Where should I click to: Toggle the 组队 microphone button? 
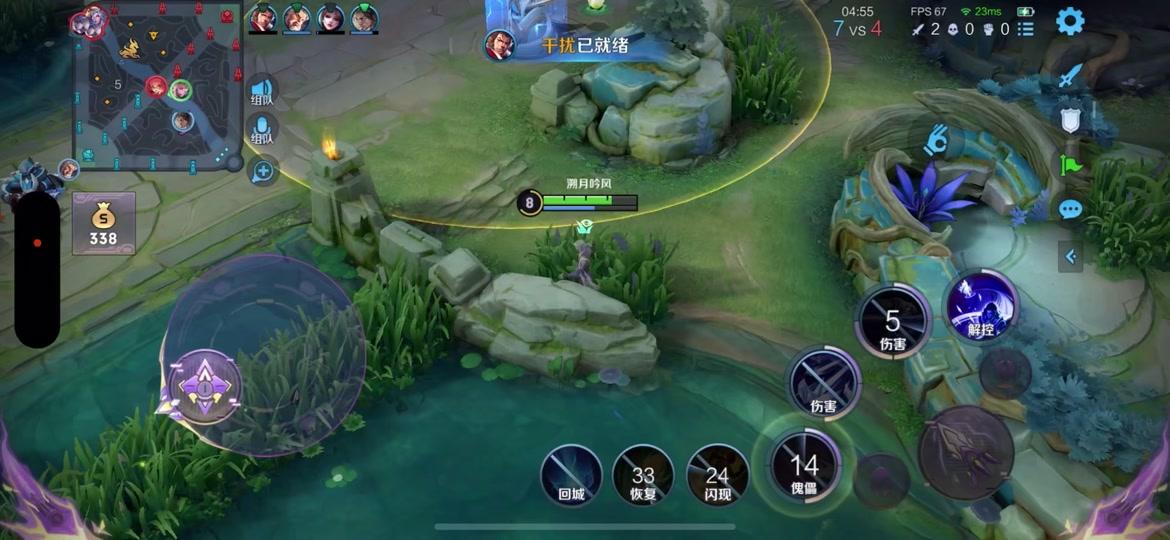click(x=262, y=132)
